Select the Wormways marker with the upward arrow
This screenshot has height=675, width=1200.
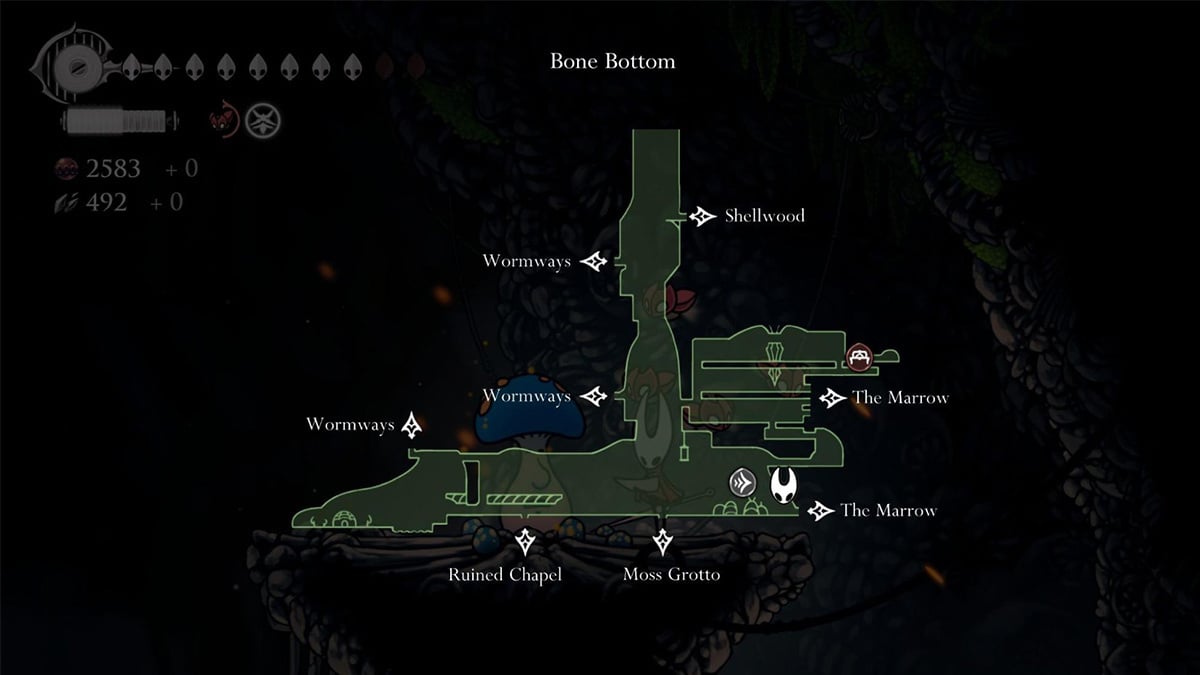coord(412,425)
